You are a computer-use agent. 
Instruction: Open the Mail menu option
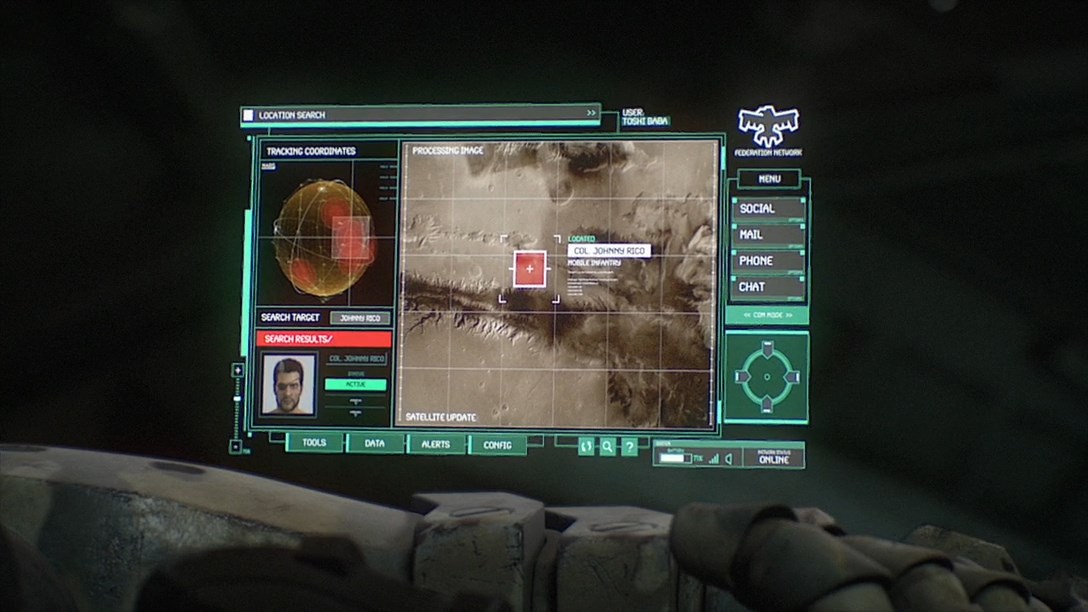(767, 235)
